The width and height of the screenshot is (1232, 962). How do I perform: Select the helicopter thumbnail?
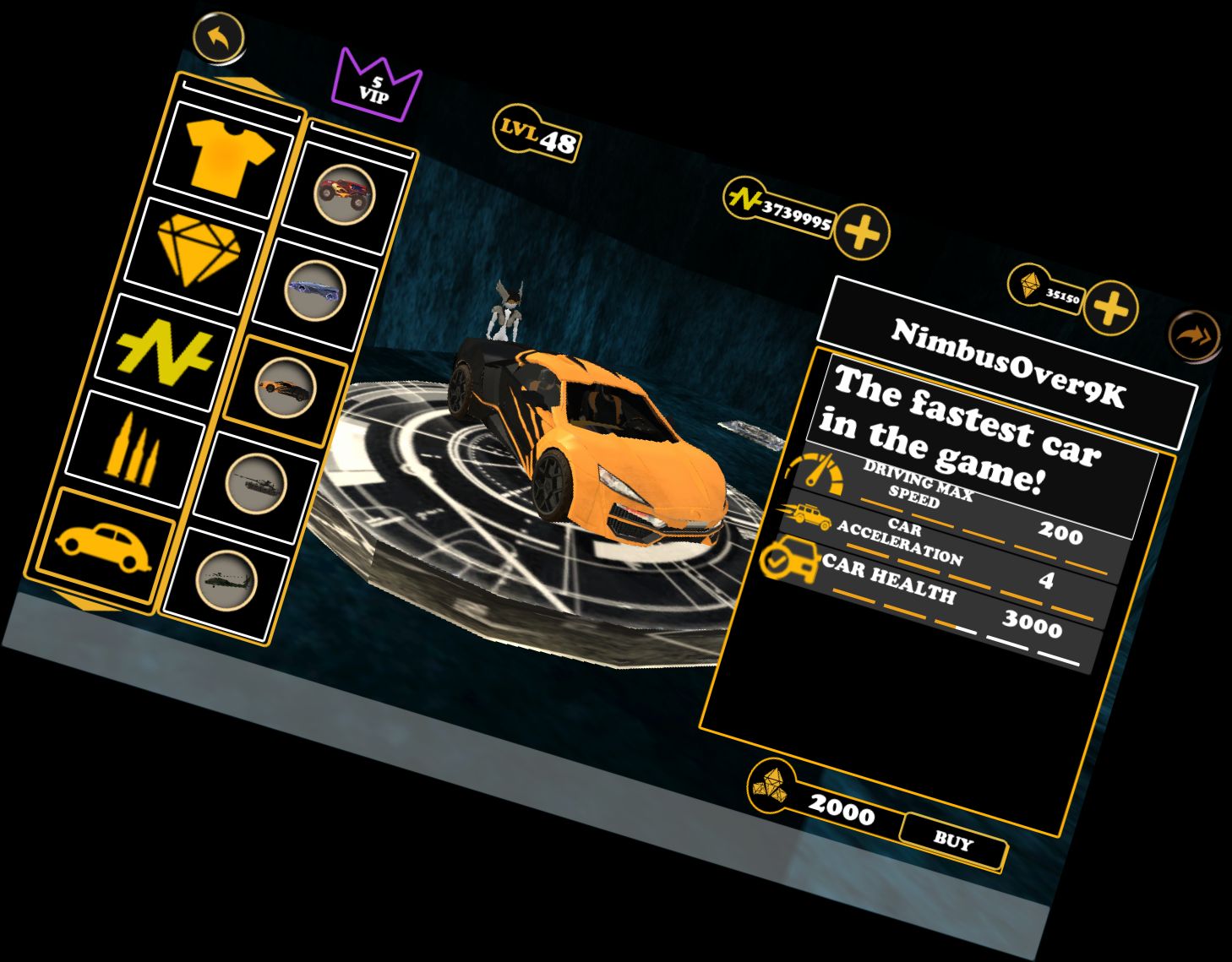(x=226, y=580)
